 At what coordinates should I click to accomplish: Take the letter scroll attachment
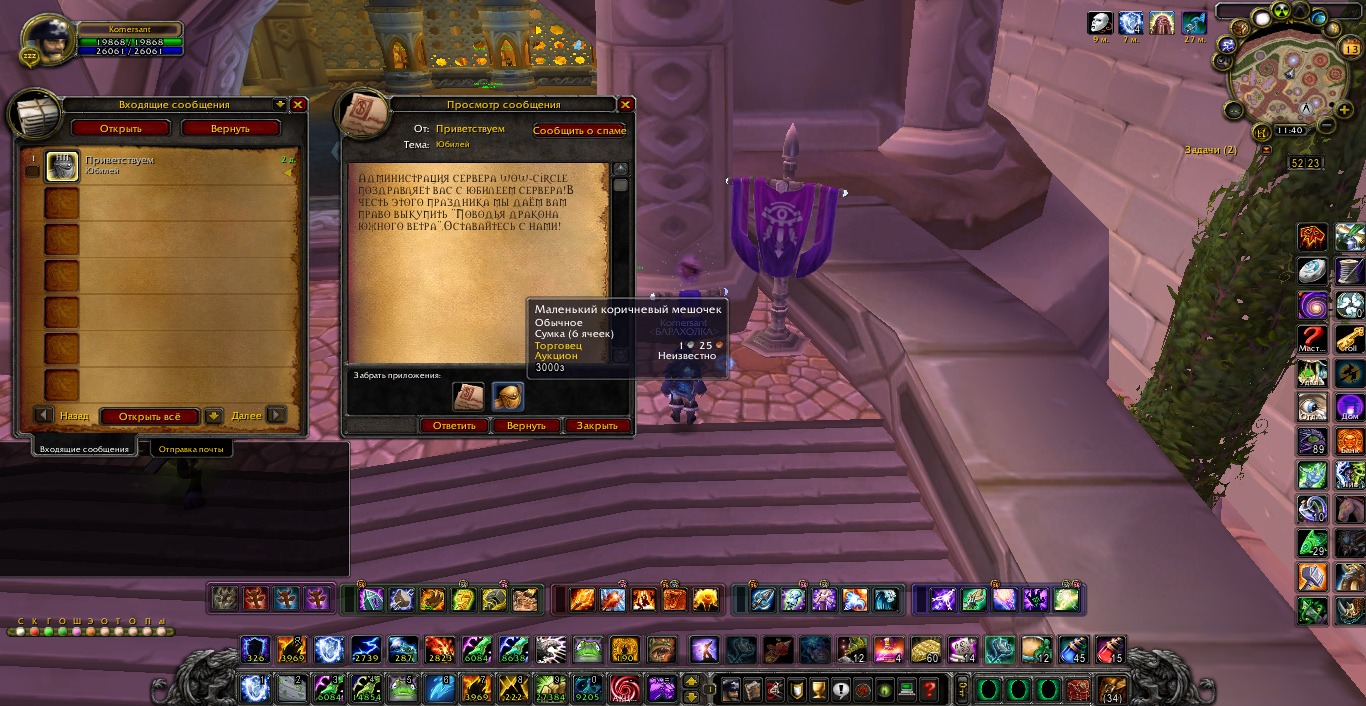(x=468, y=396)
